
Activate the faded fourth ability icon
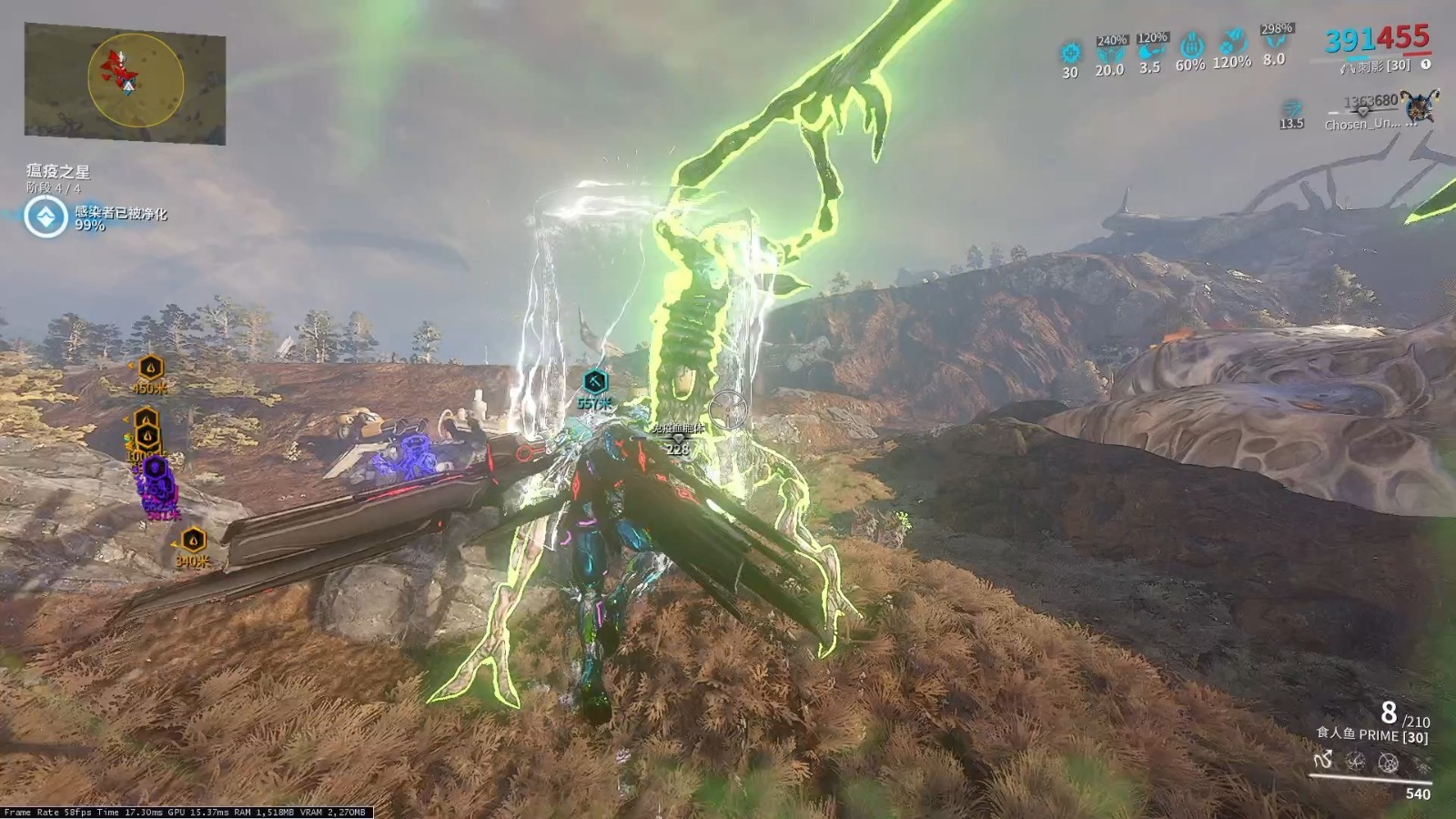1420,764
